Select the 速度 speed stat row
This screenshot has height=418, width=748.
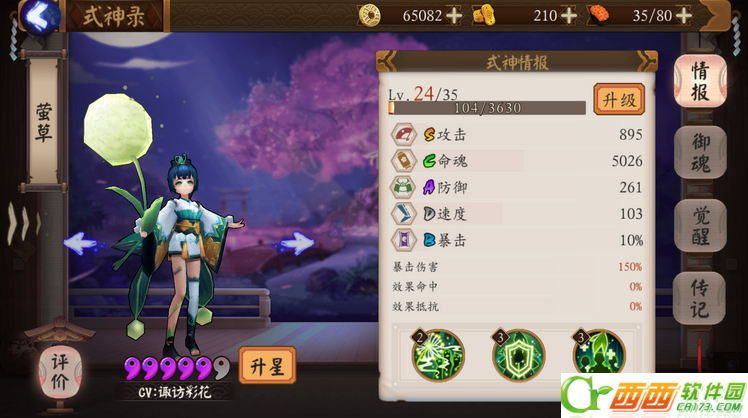(516, 214)
